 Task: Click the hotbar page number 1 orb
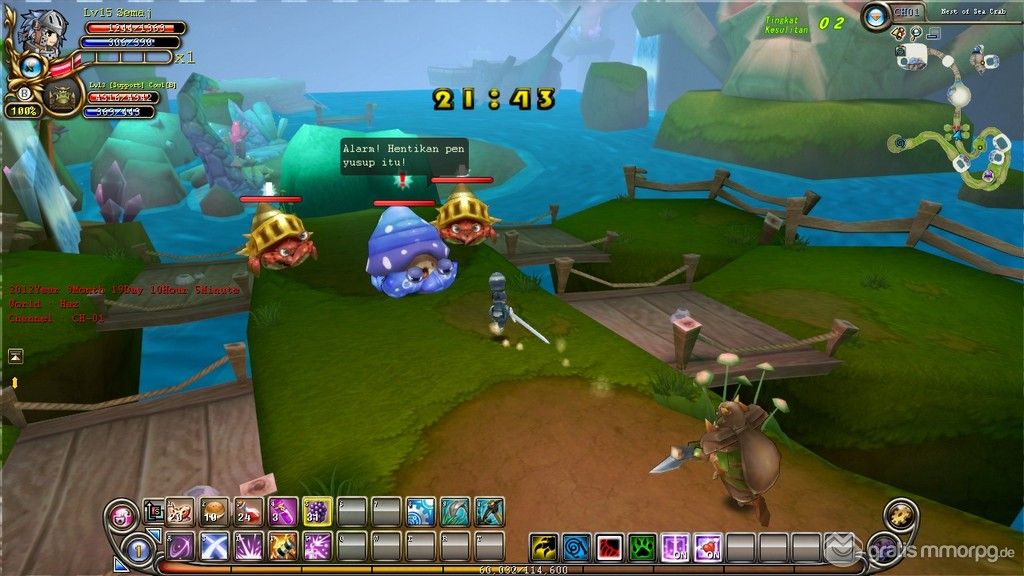pyautogui.click(x=140, y=549)
